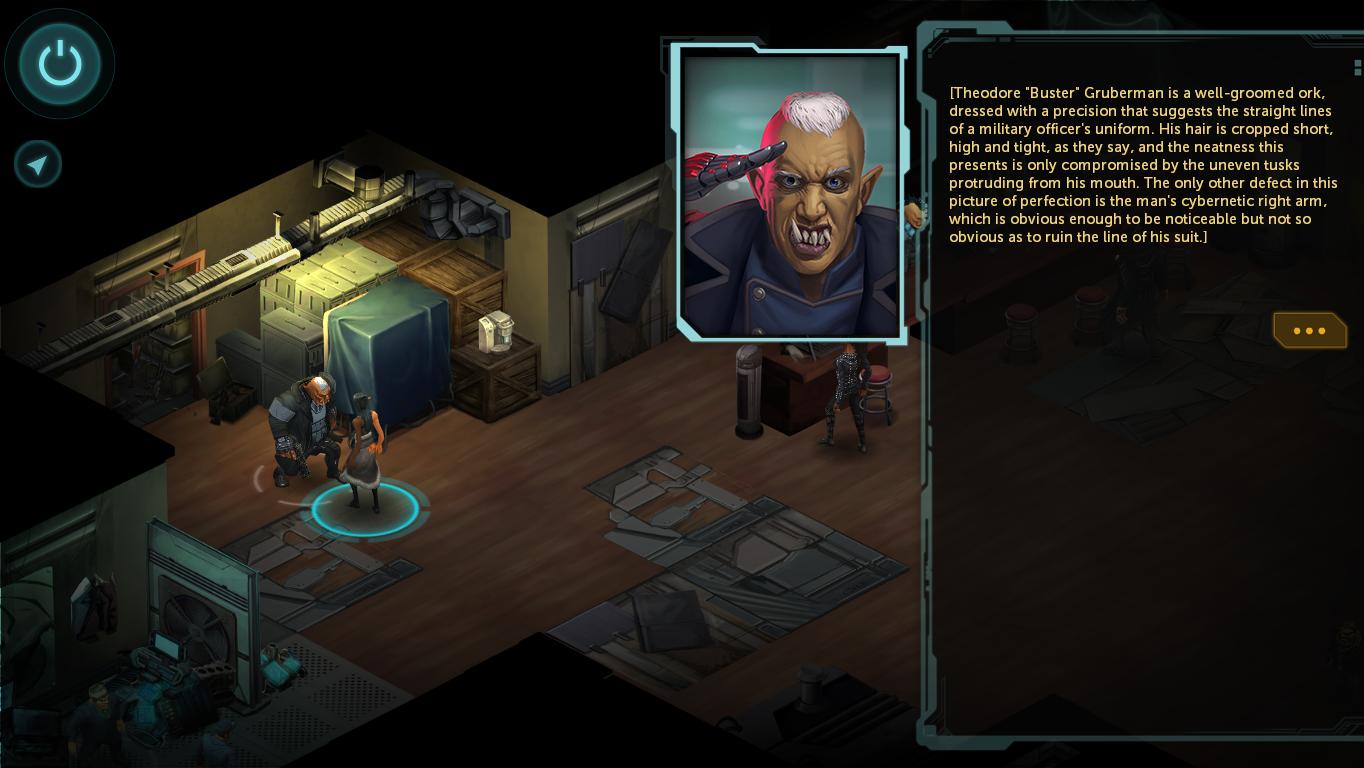This screenshot has width=1364, height=768.
Task: Continue dialogue with the three-dots button
Action: click(x=1309, y=330)
